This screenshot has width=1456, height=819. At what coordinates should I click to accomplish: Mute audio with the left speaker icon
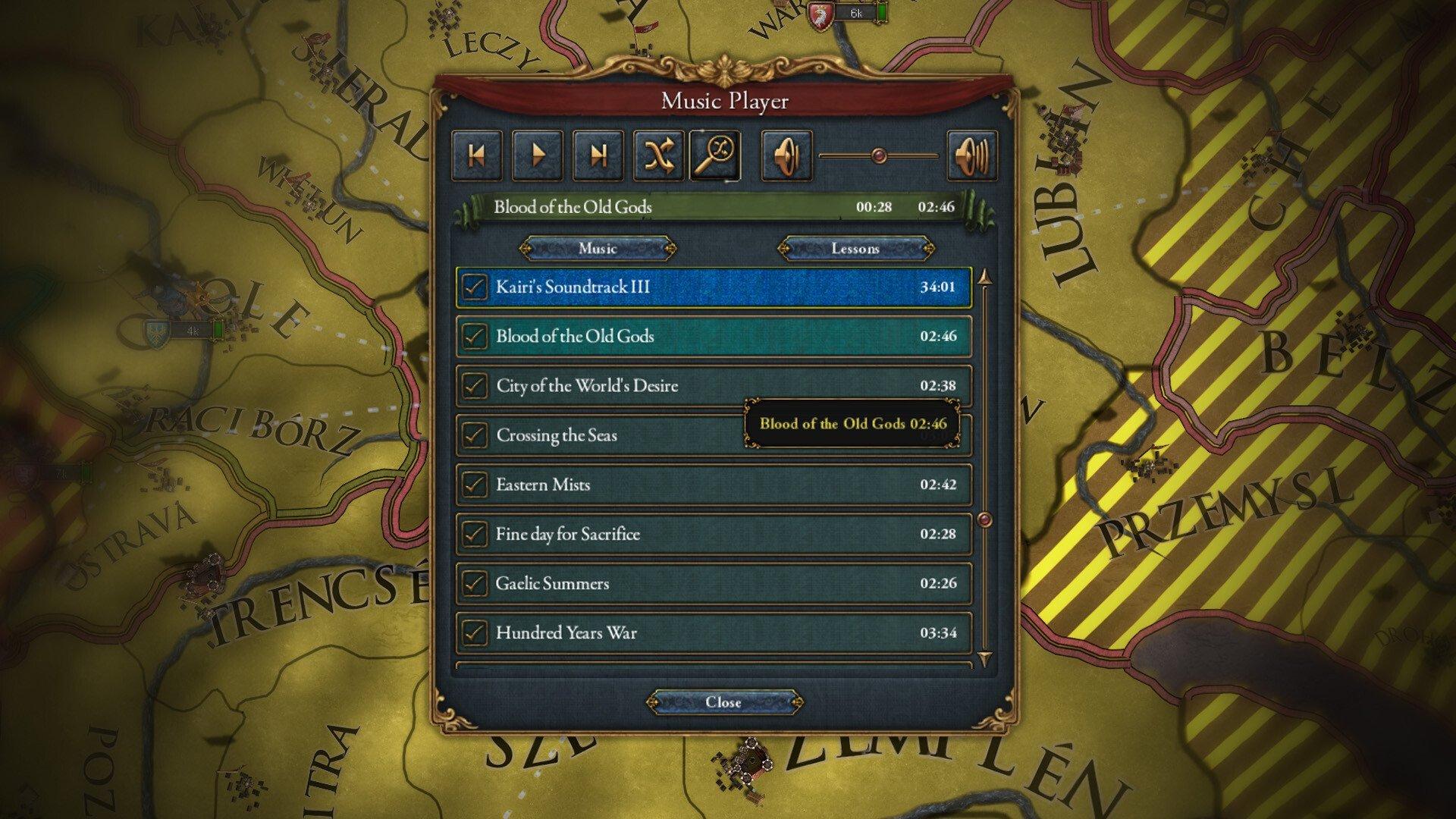click(786, 155)
